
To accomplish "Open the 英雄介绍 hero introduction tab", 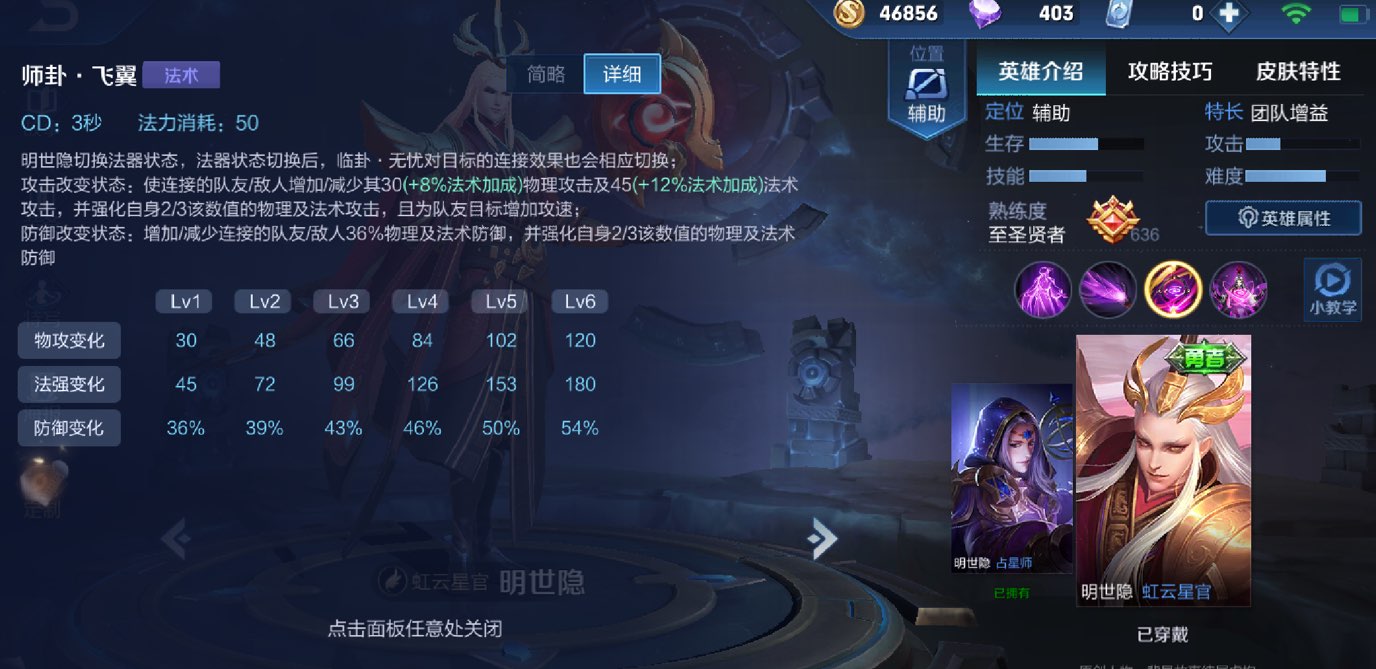I will (x=1041, y=72).
